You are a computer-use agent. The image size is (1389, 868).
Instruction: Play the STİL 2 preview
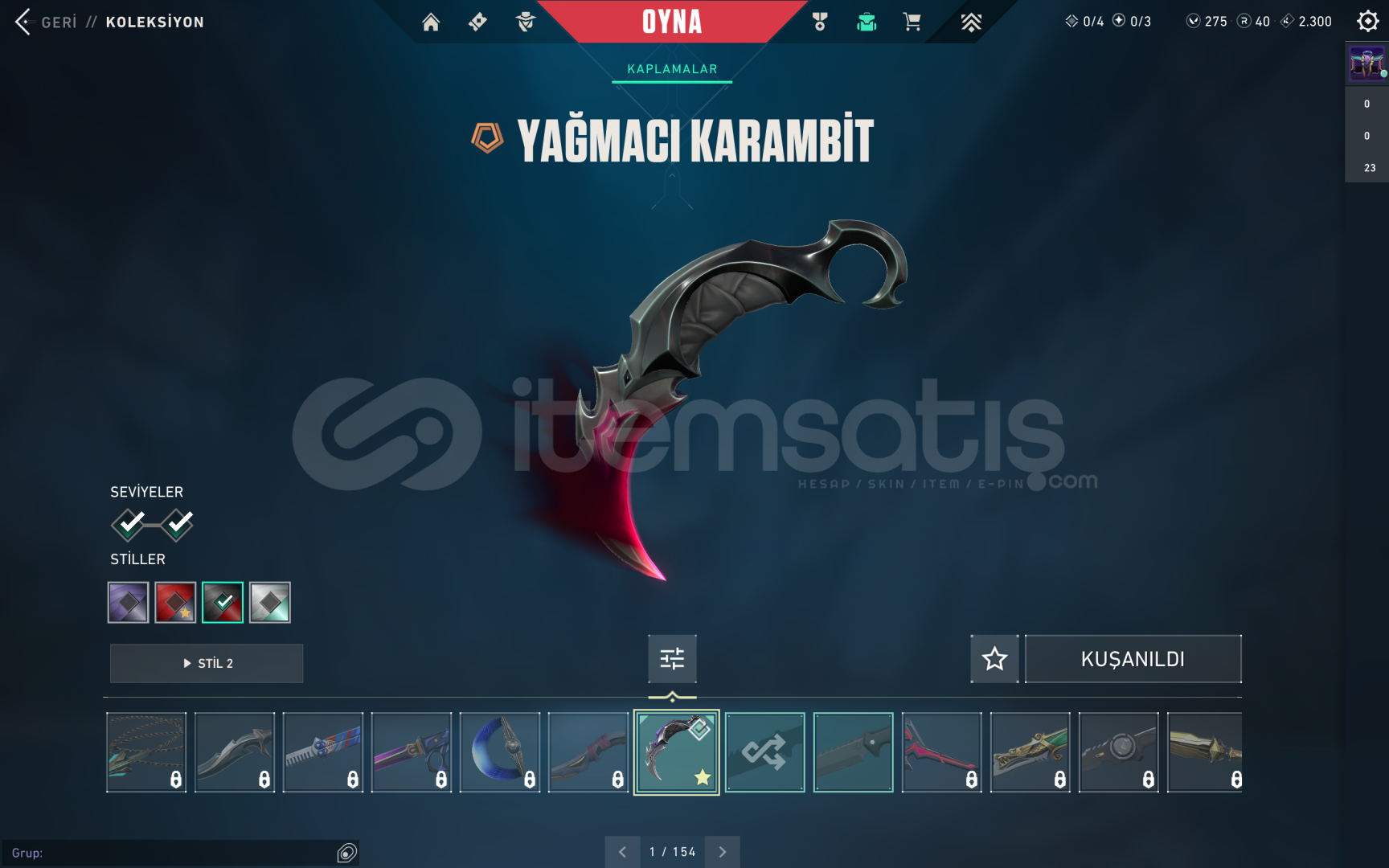coord(206,663)
